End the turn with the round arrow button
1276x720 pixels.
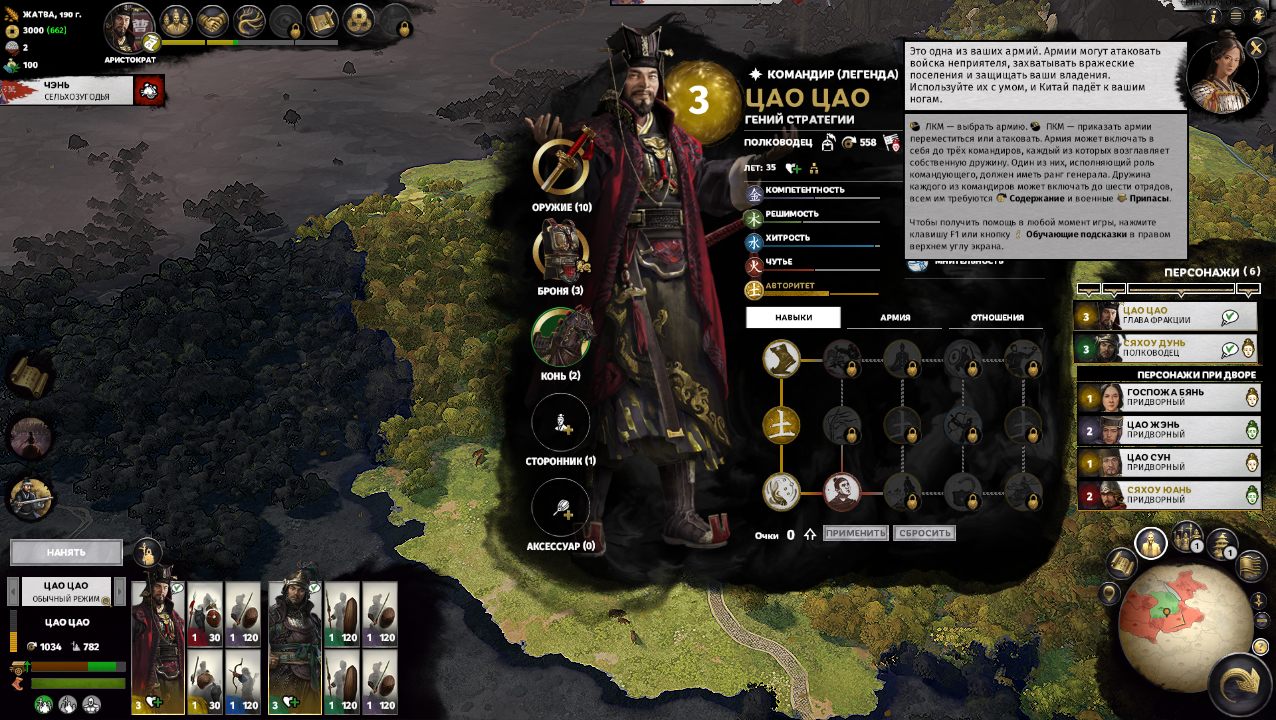pos(1241,686)
